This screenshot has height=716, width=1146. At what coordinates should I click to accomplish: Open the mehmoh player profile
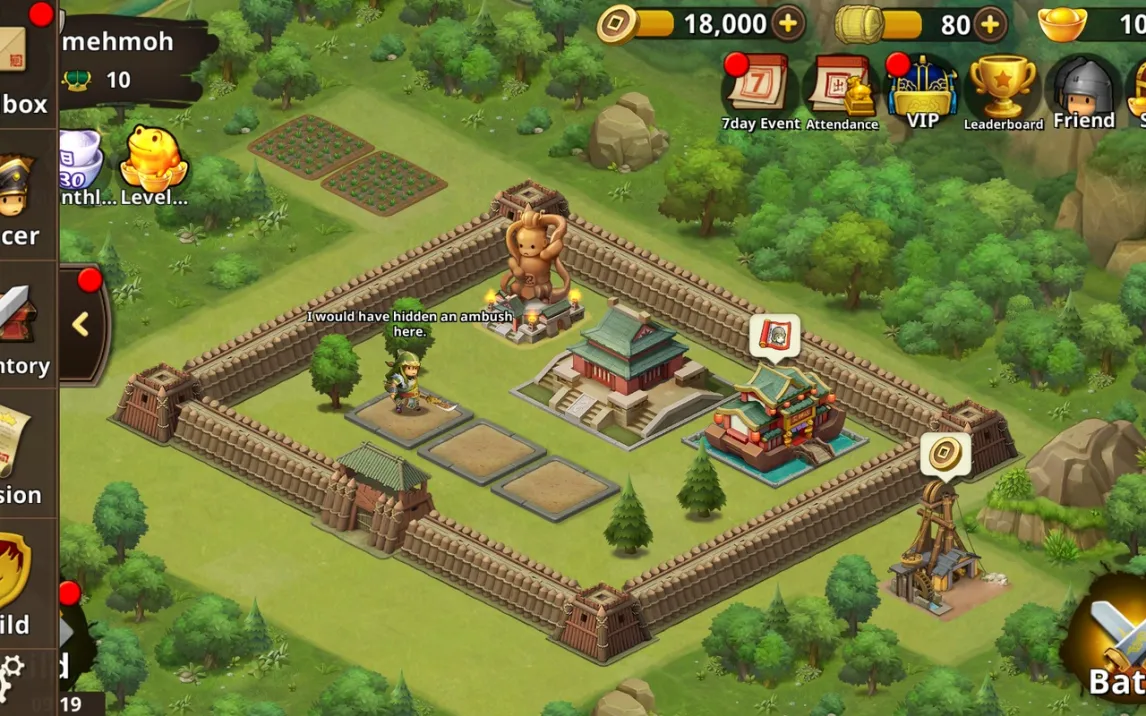point(118,42)
